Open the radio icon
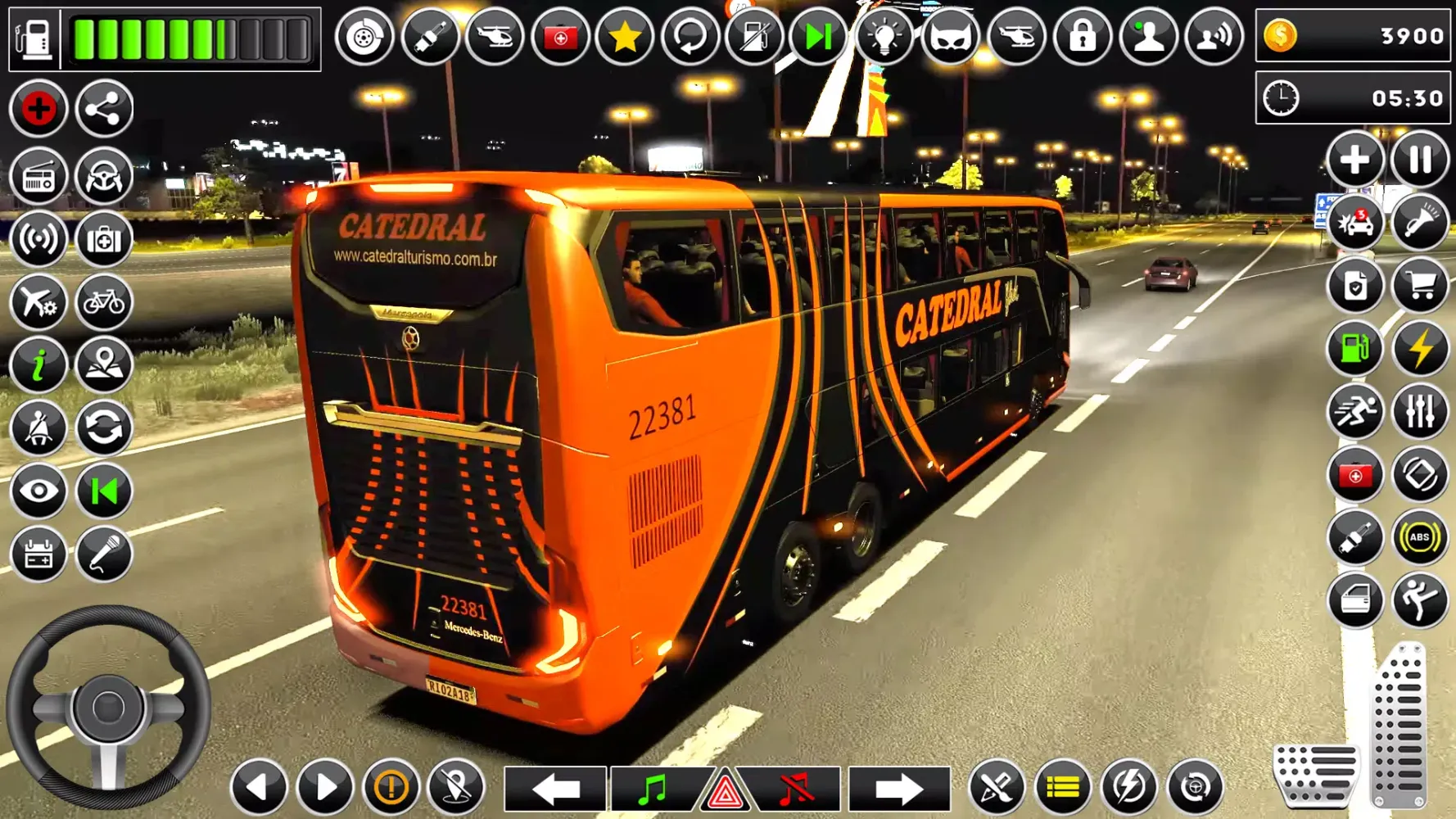This screenshot has height=819, width=1456. 38,176
